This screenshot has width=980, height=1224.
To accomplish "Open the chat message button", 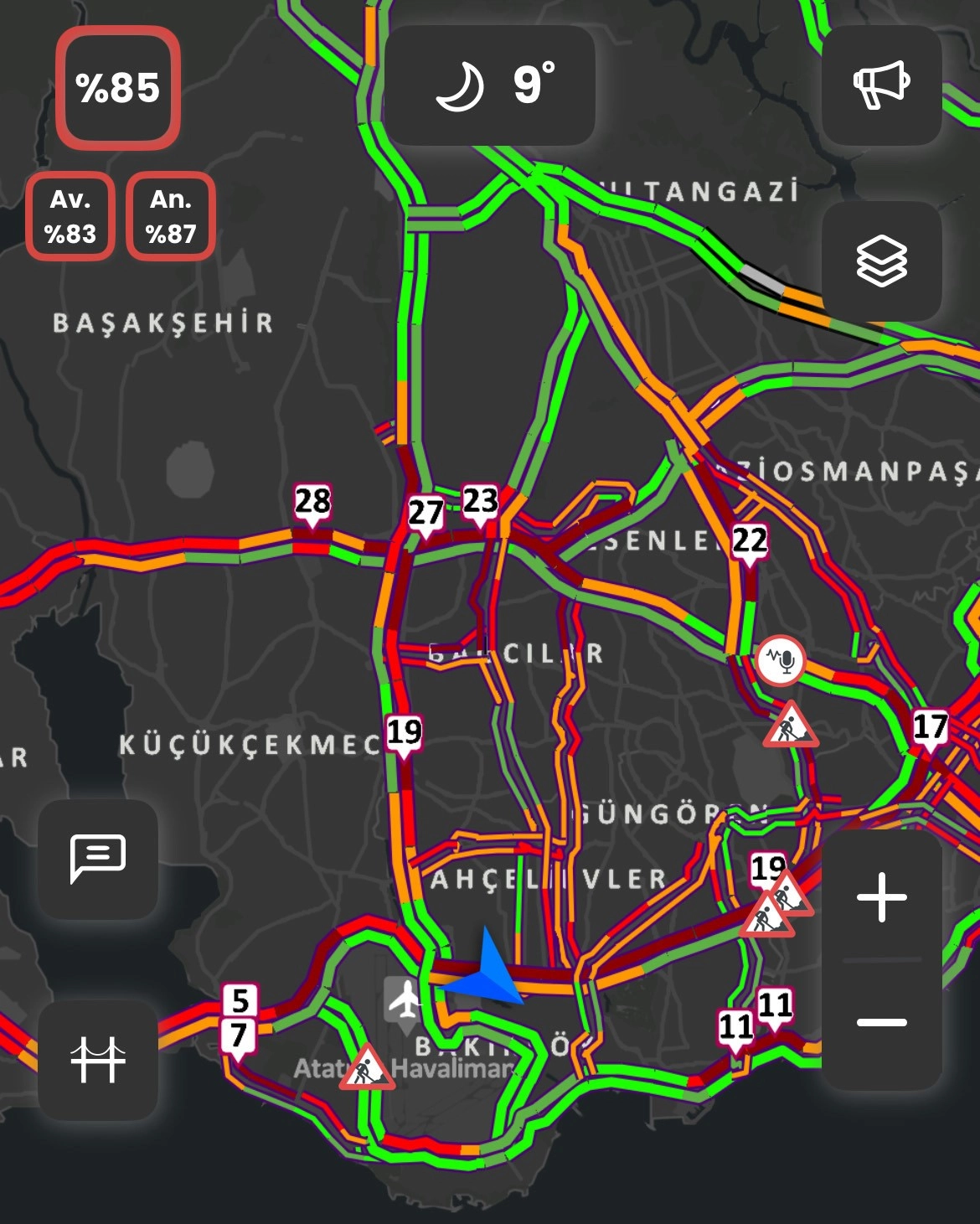I will (98, 858).
